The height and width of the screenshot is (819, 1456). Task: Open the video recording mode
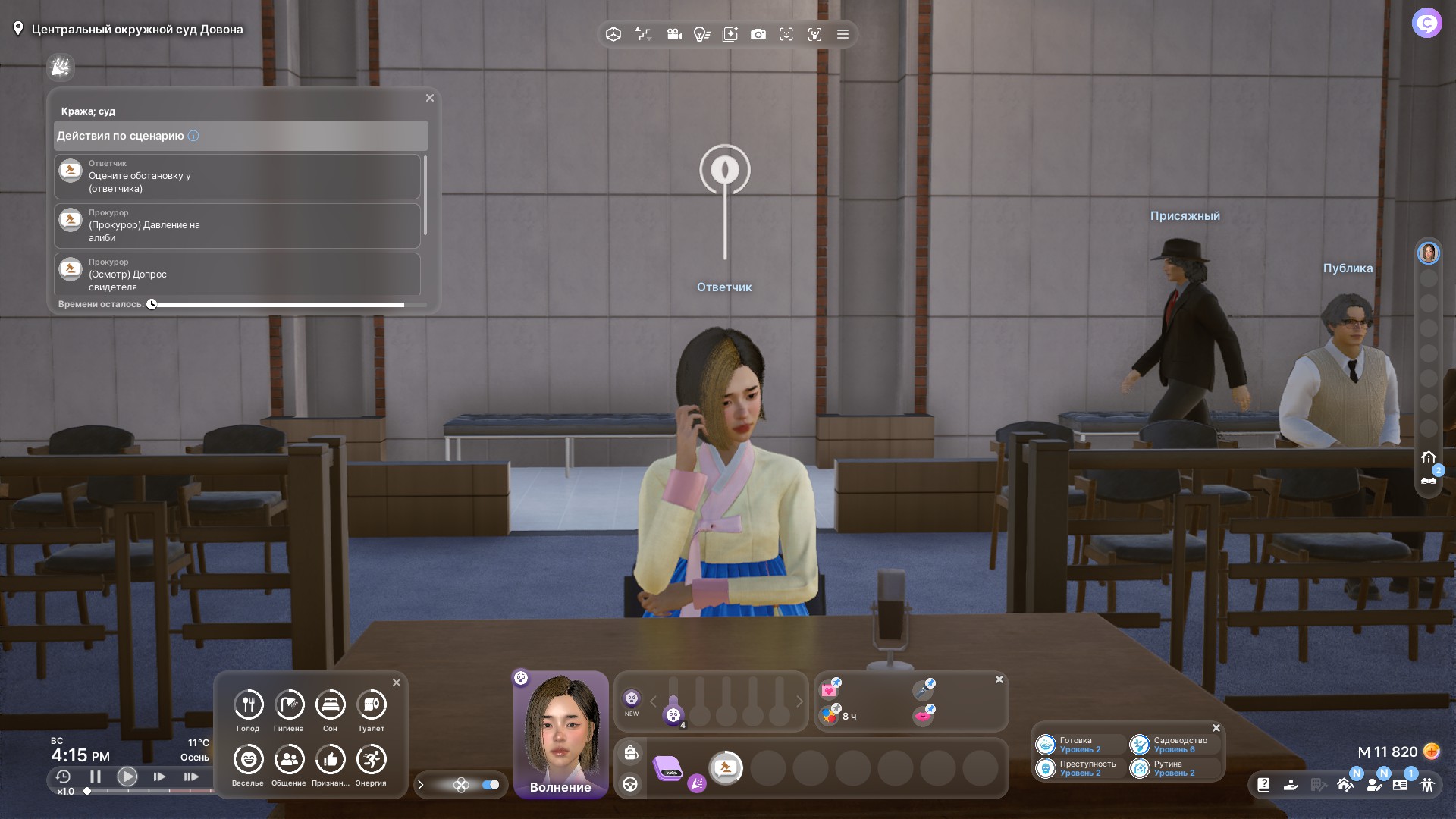pos(674,35)
